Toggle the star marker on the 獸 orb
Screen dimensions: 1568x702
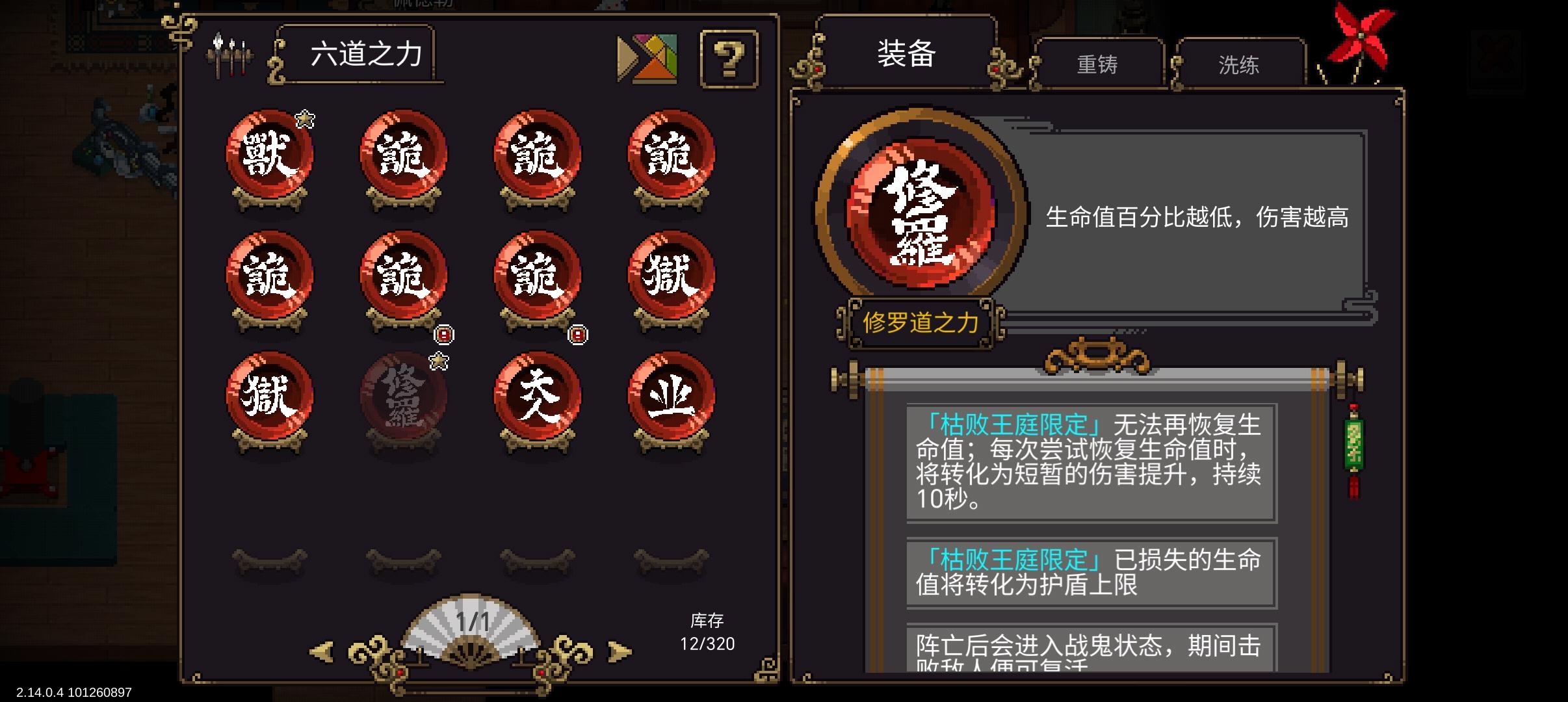click(304, 118)
